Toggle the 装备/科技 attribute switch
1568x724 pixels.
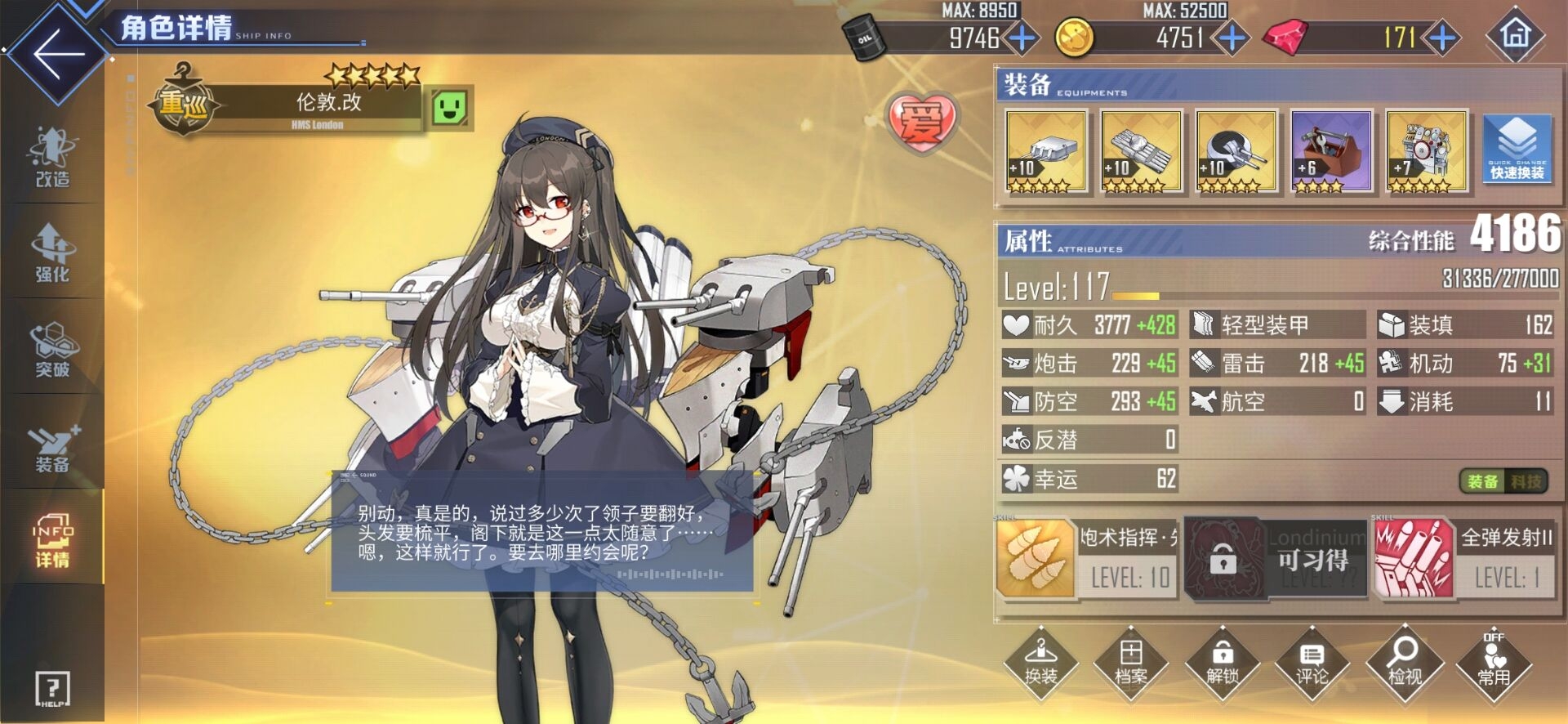tap(1503, 481)
